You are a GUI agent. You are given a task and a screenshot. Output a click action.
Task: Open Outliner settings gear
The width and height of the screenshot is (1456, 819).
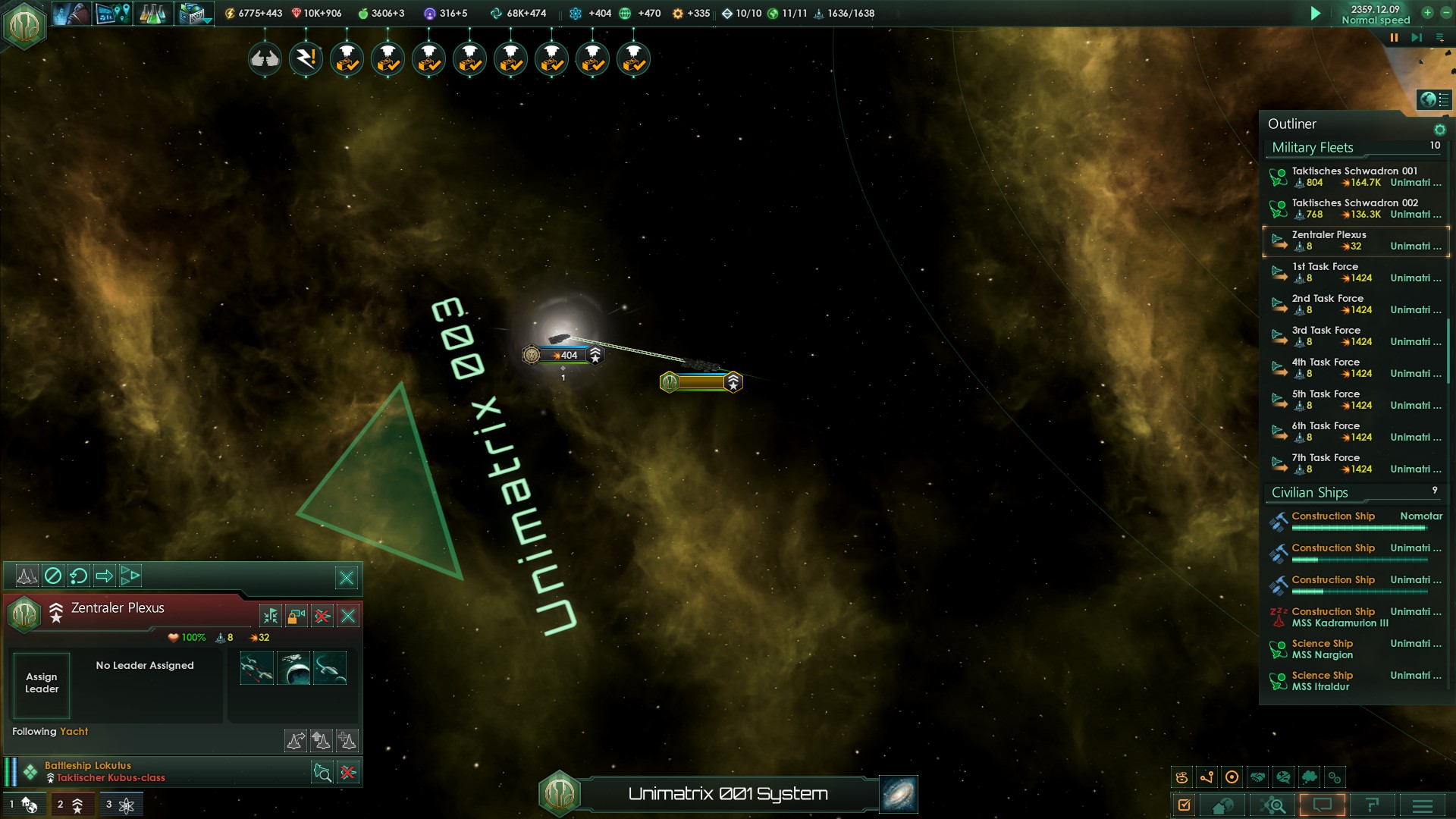pos(1439,130)
